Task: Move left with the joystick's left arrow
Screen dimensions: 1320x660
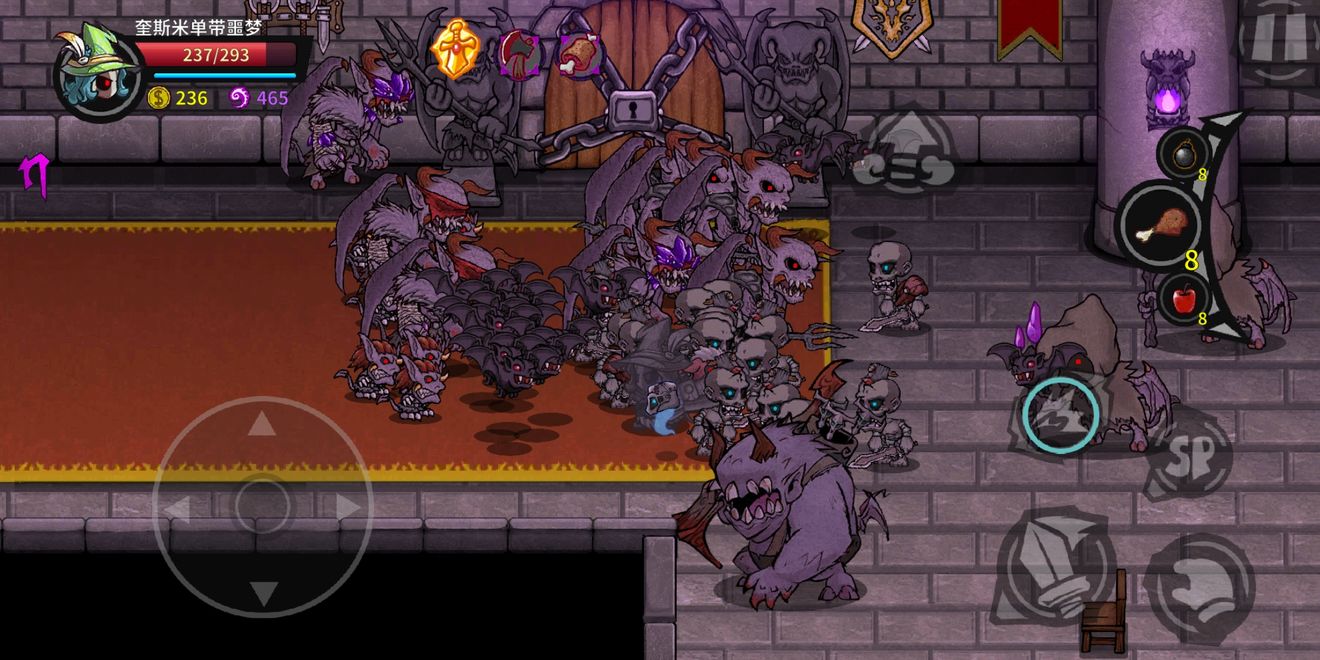Action: point(177,509)
